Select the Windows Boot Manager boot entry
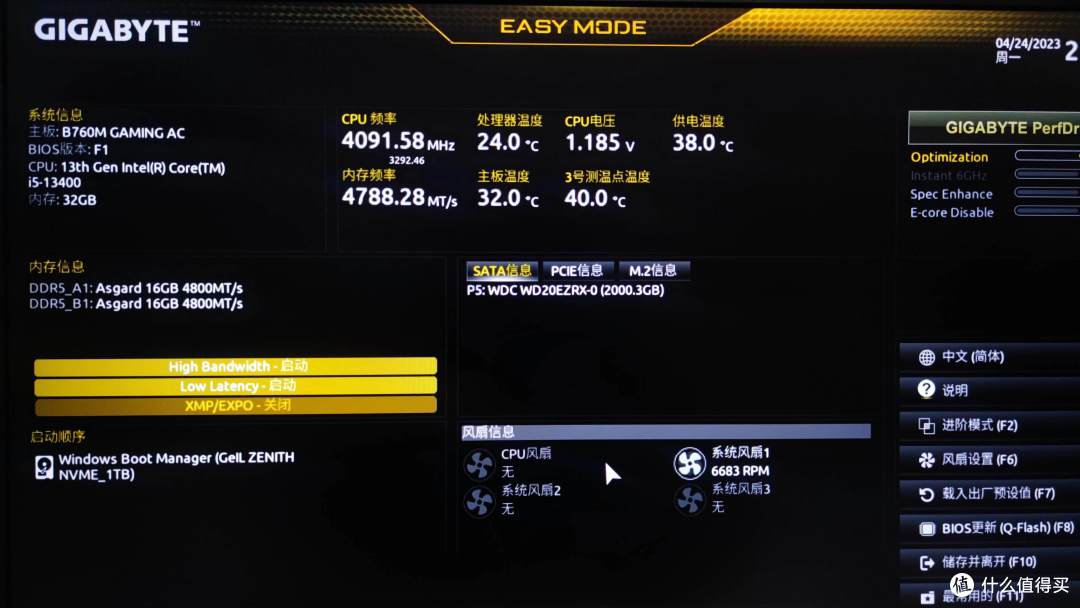Image resolution: width=1080 pixels, height=608 pixels. coord(176,466)
